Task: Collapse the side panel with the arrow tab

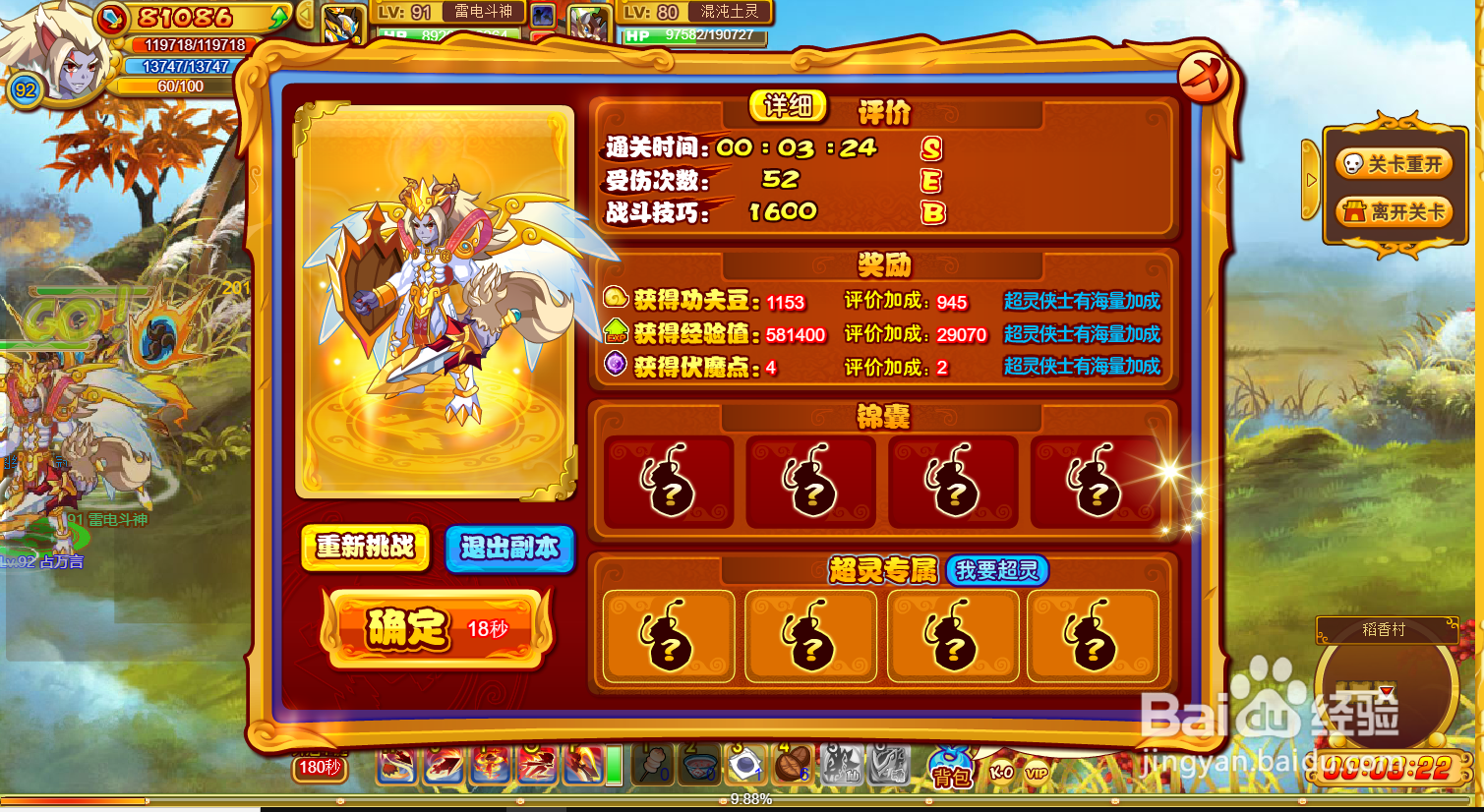Action: 1312,181
